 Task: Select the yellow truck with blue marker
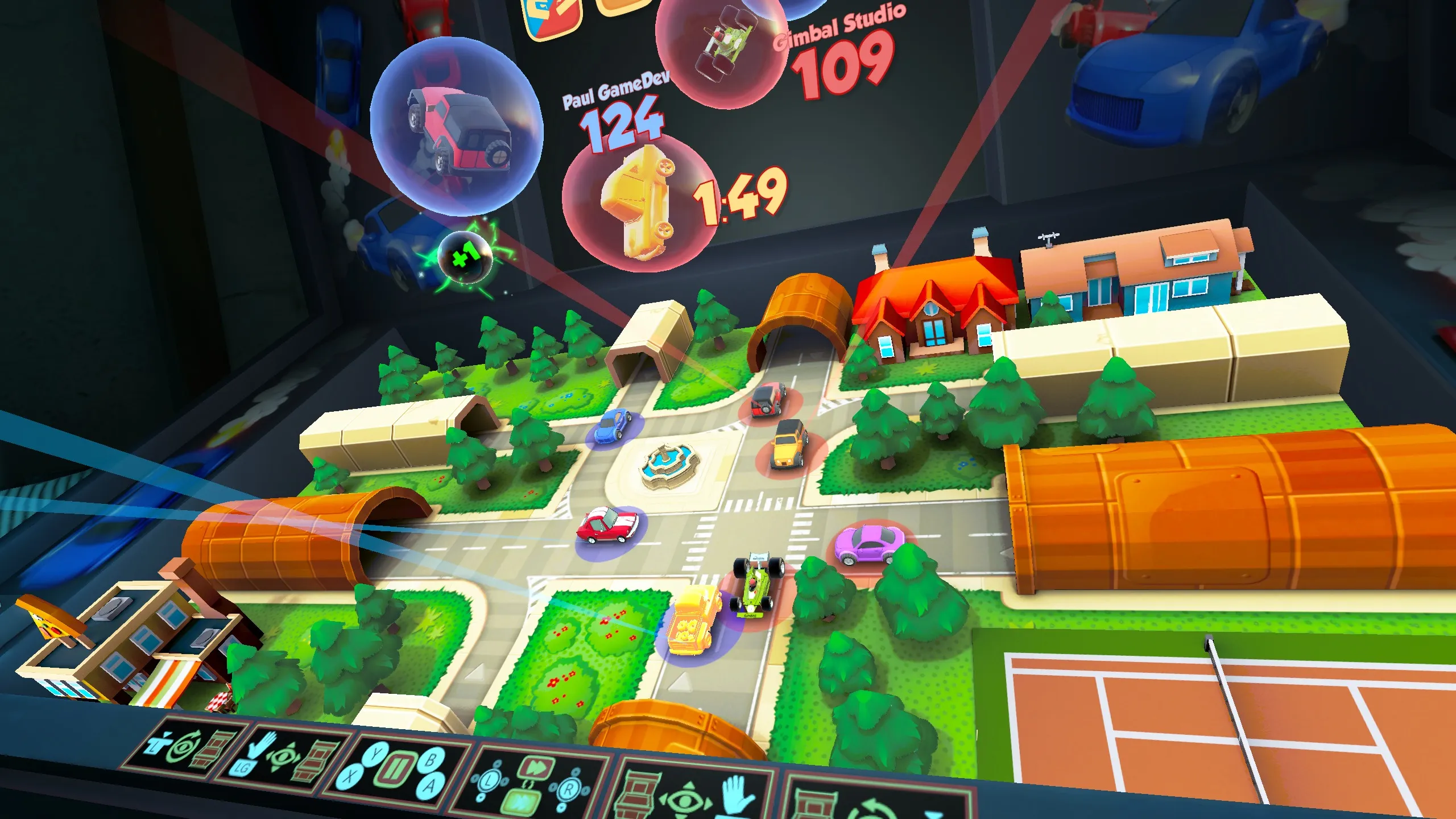point(693,623)
